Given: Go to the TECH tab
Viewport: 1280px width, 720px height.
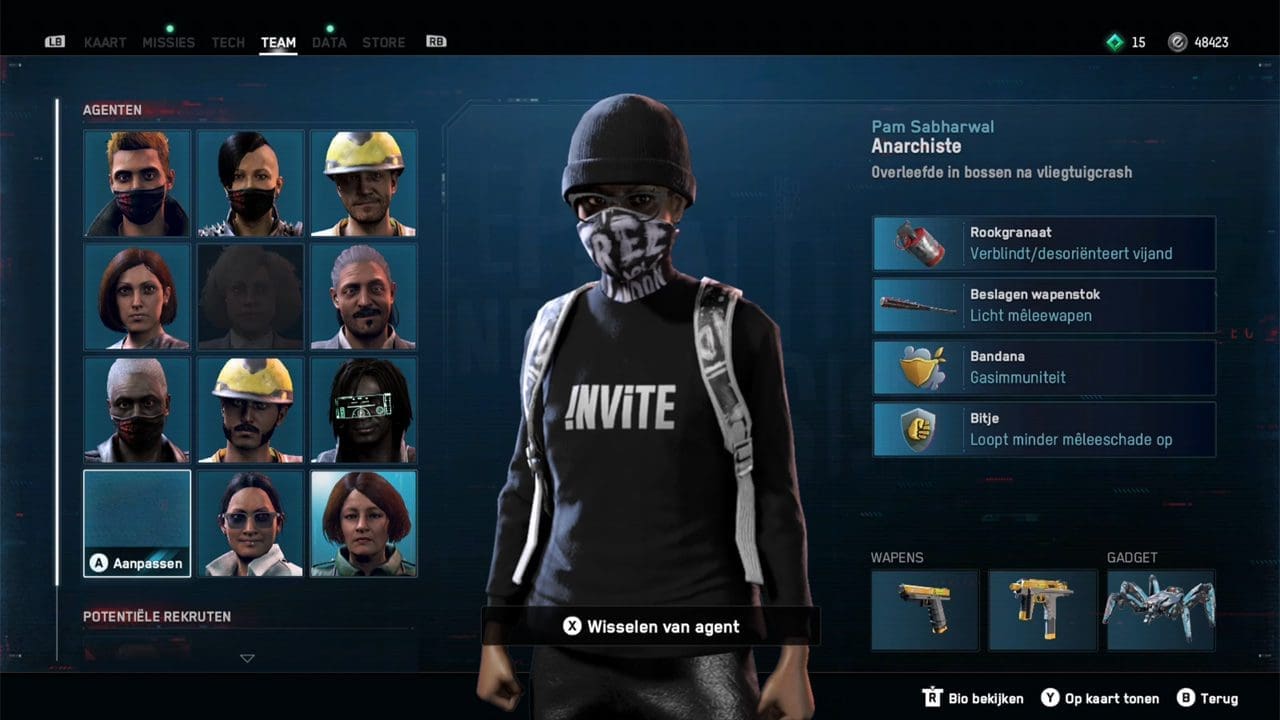Looking at the screenshot, I should click(228, 43).
